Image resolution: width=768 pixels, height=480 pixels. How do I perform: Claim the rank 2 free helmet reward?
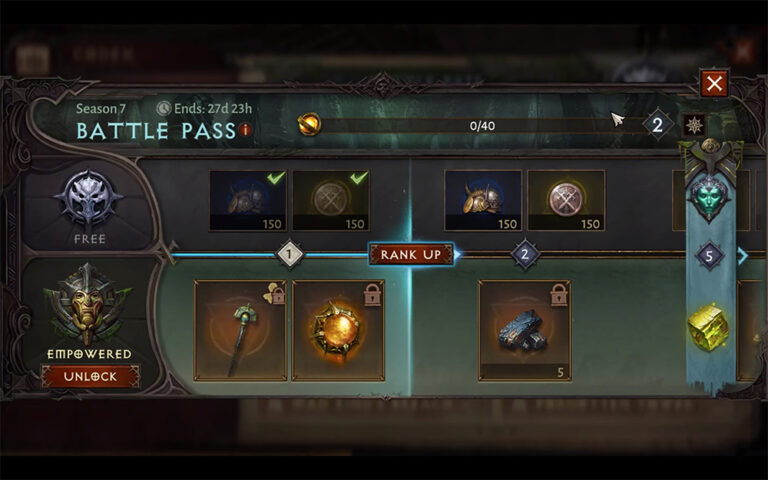coord(483,200)
